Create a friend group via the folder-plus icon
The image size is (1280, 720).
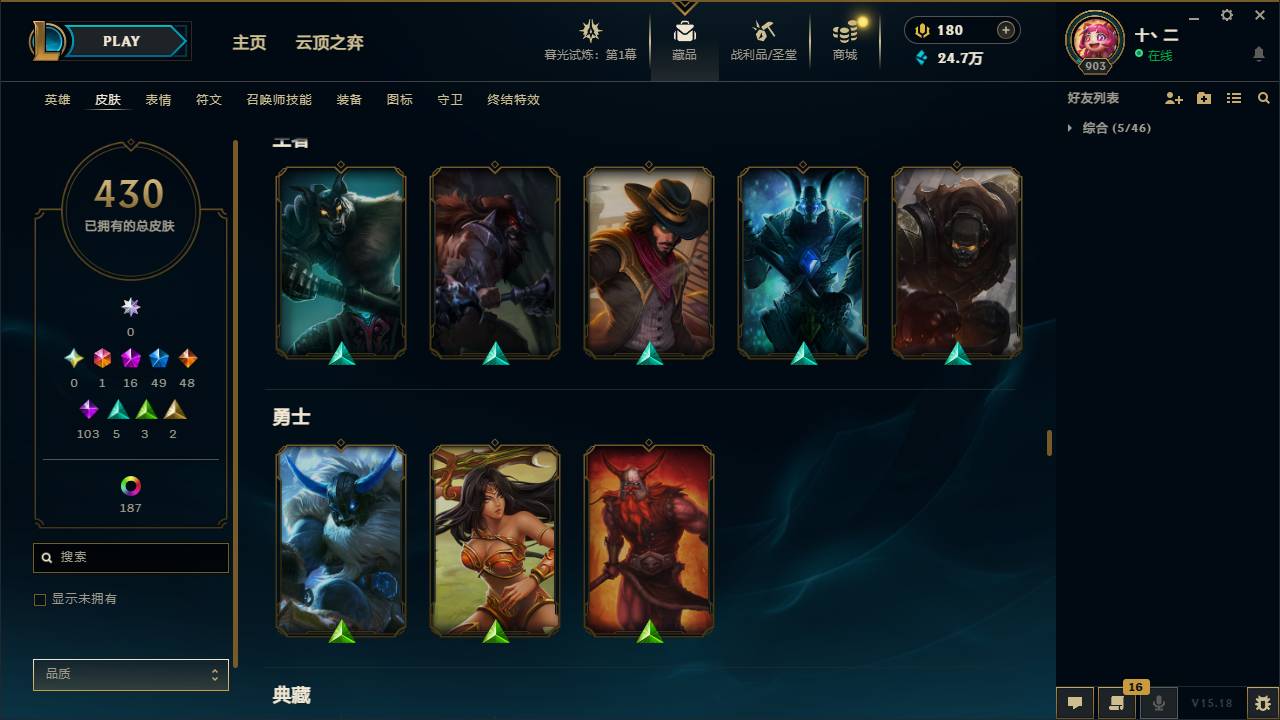pos(1202,97)
